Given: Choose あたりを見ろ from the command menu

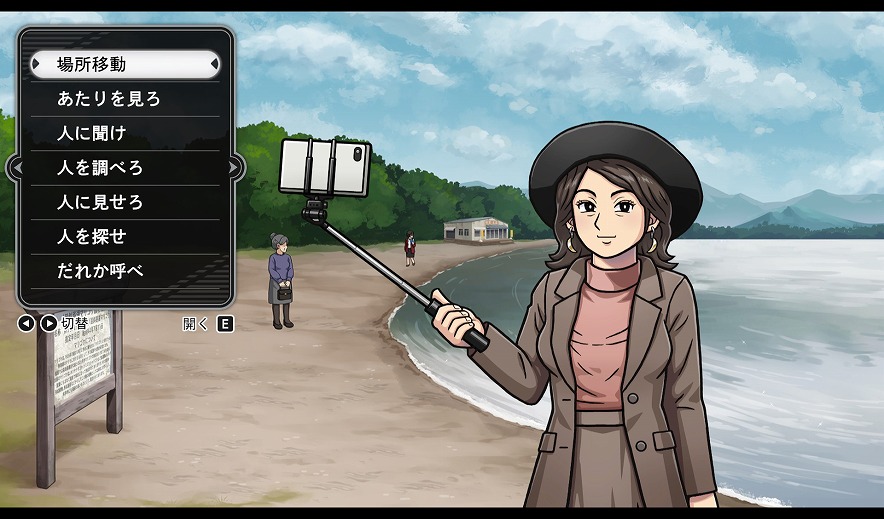Looking at the screenshot, I should (x=125, y=99).
